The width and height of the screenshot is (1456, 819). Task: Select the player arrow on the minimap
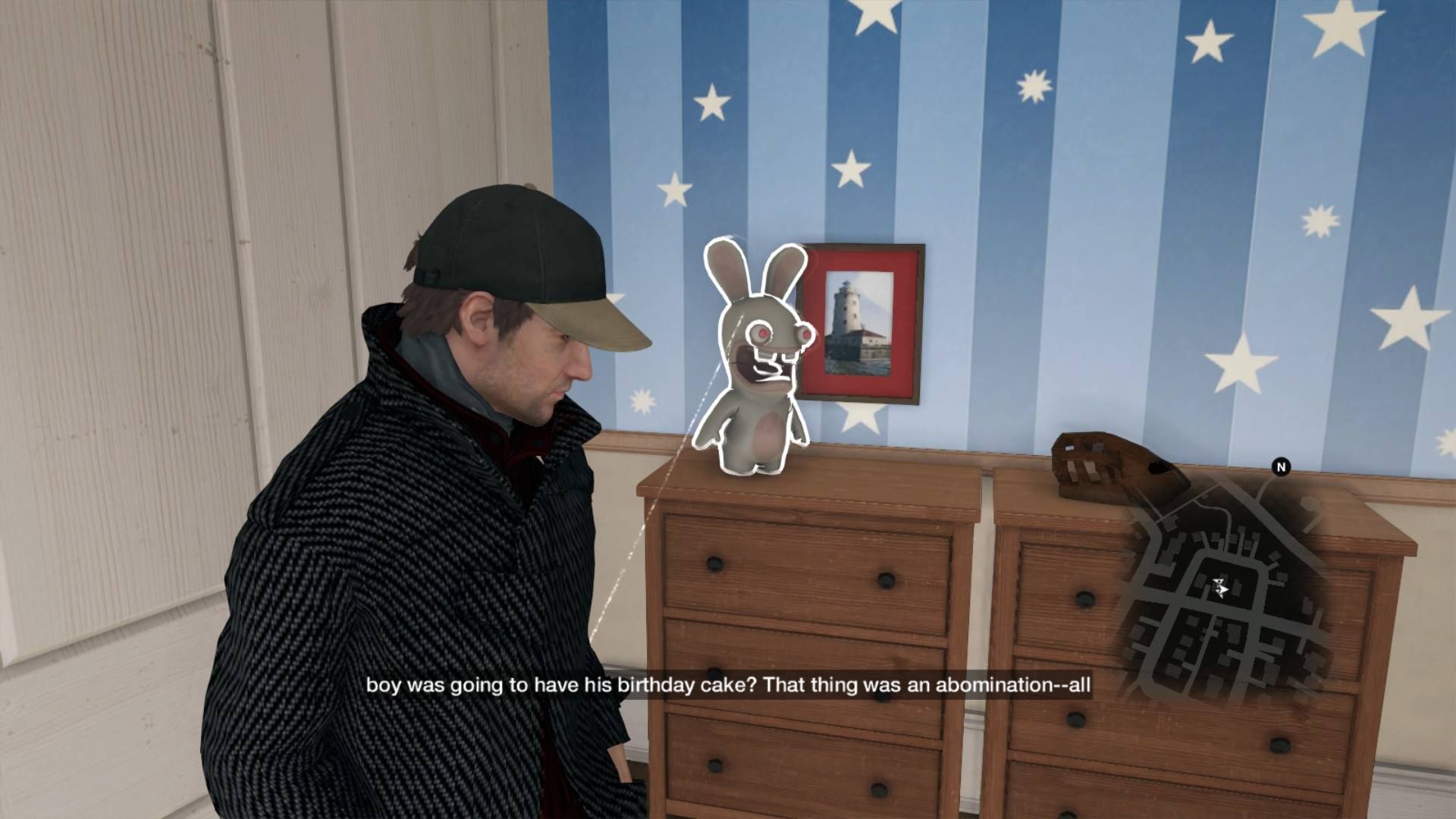tap(1219, 587)
